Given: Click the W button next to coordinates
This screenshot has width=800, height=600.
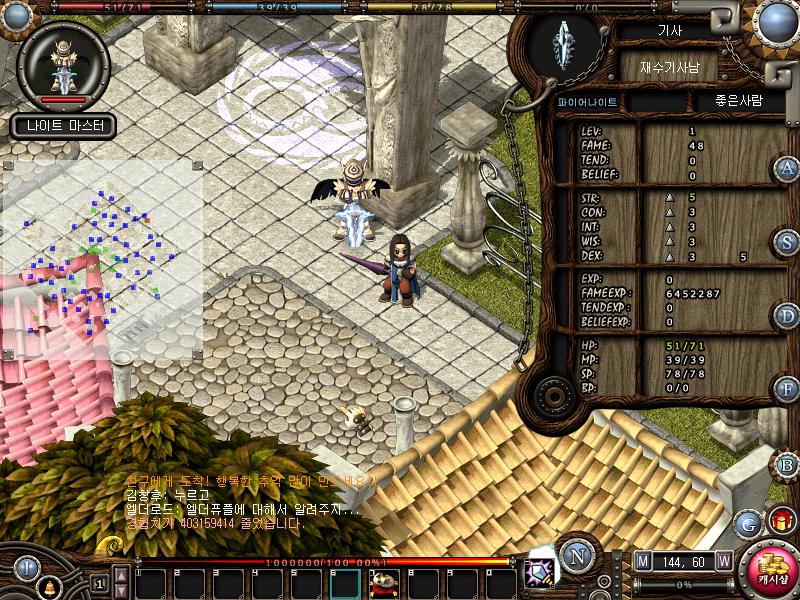Looking at the screenshot, I should tap(723, 561).
